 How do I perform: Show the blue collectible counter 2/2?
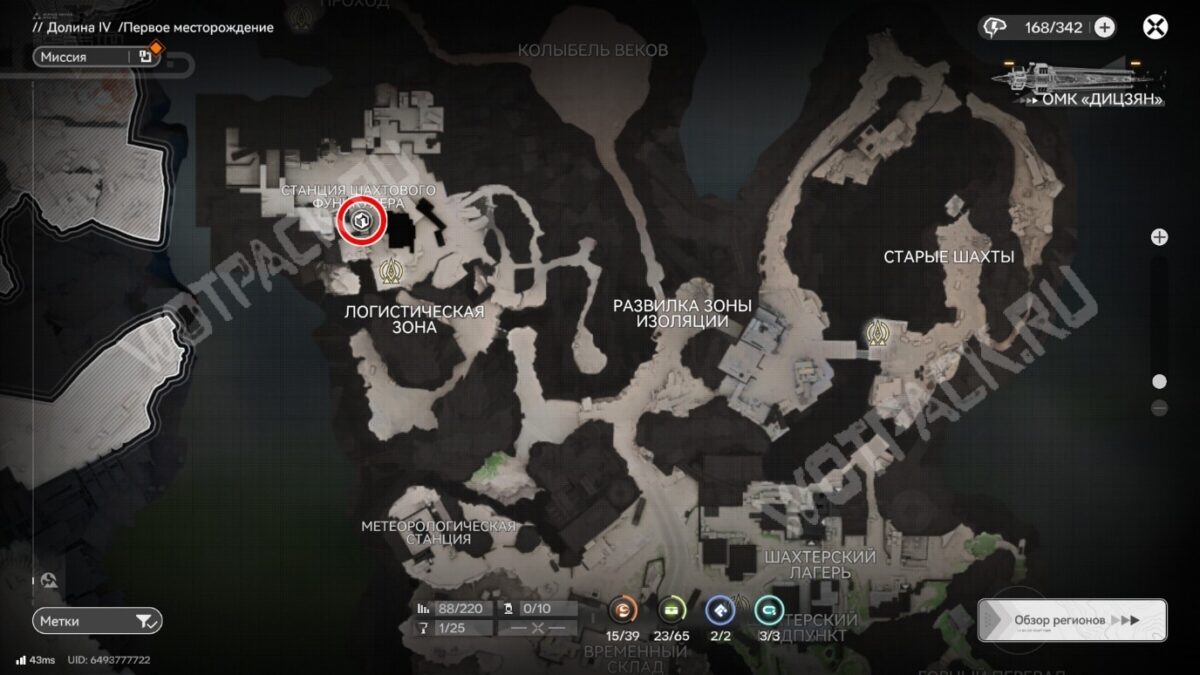[x=720, y=610]
